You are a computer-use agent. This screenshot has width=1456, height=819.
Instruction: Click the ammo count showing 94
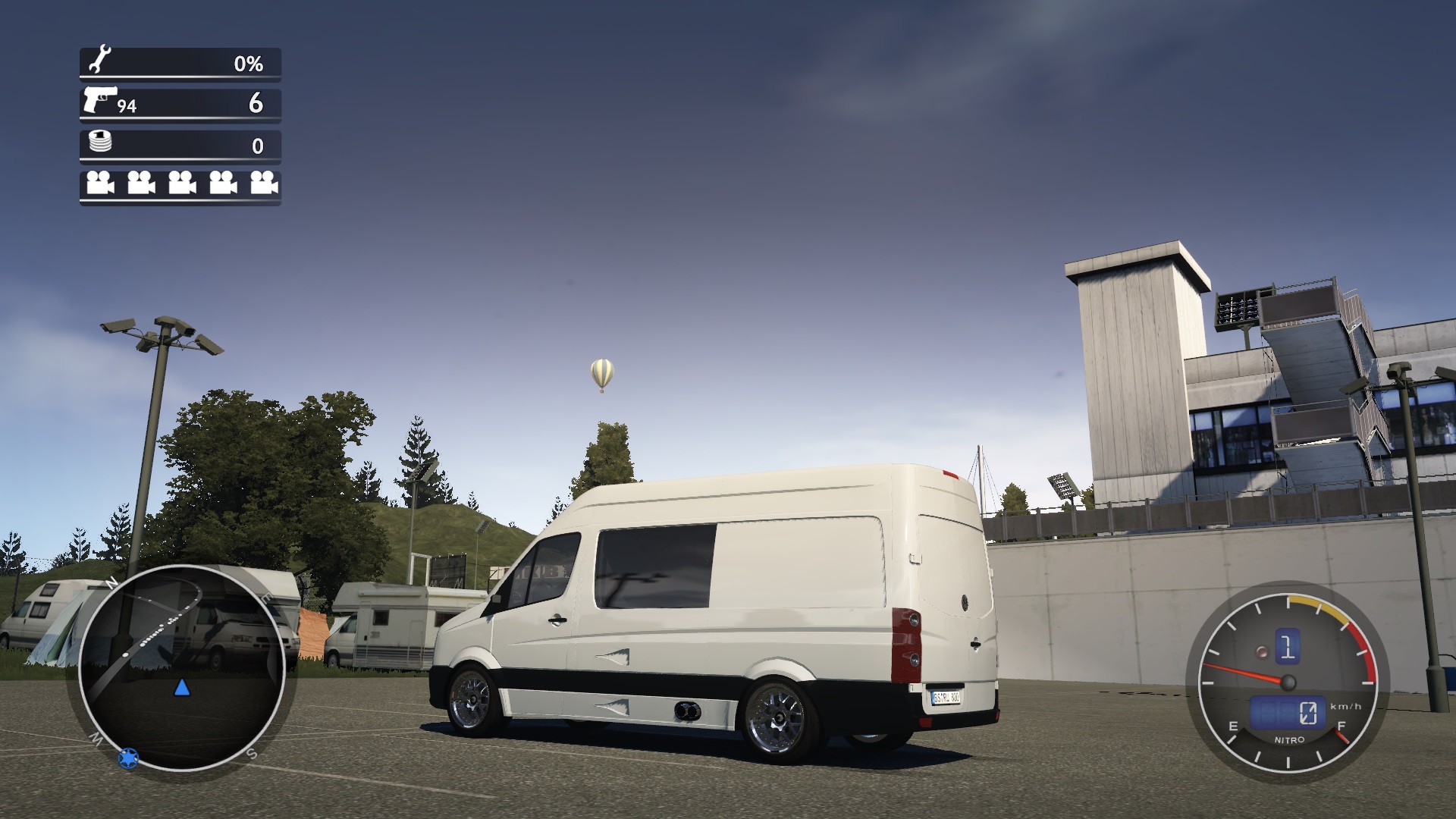(x=127, y=105)
